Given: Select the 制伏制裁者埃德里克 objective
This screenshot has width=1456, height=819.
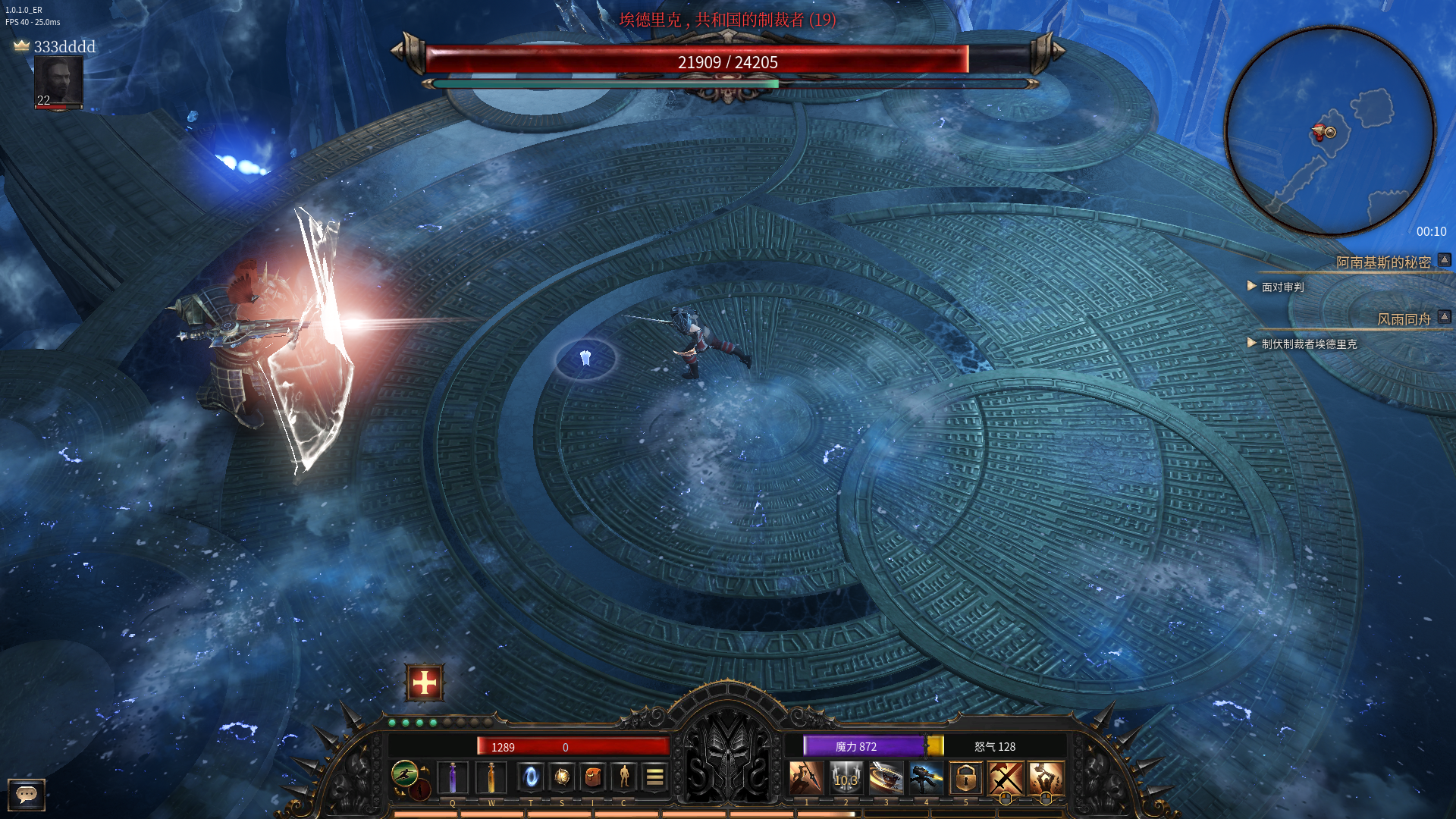Looking at the screenshot, I should [1309, 344].
